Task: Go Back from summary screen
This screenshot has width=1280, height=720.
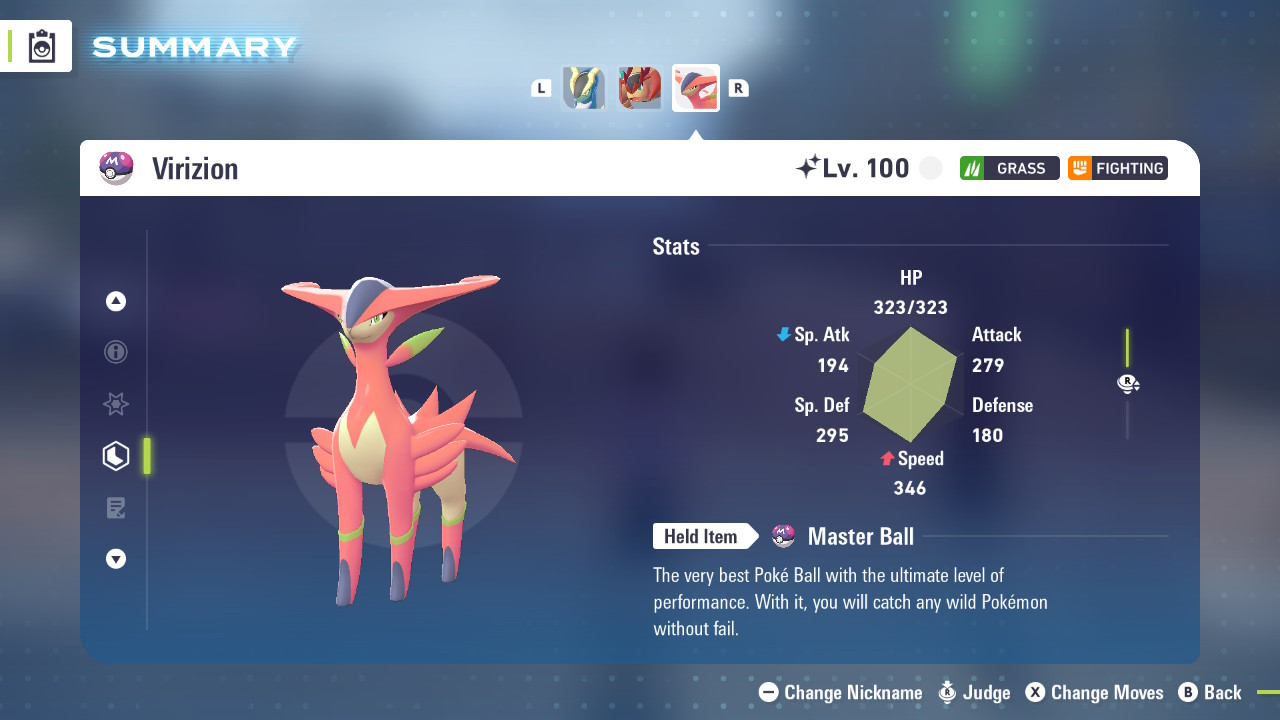Action: pos(1210,692)
